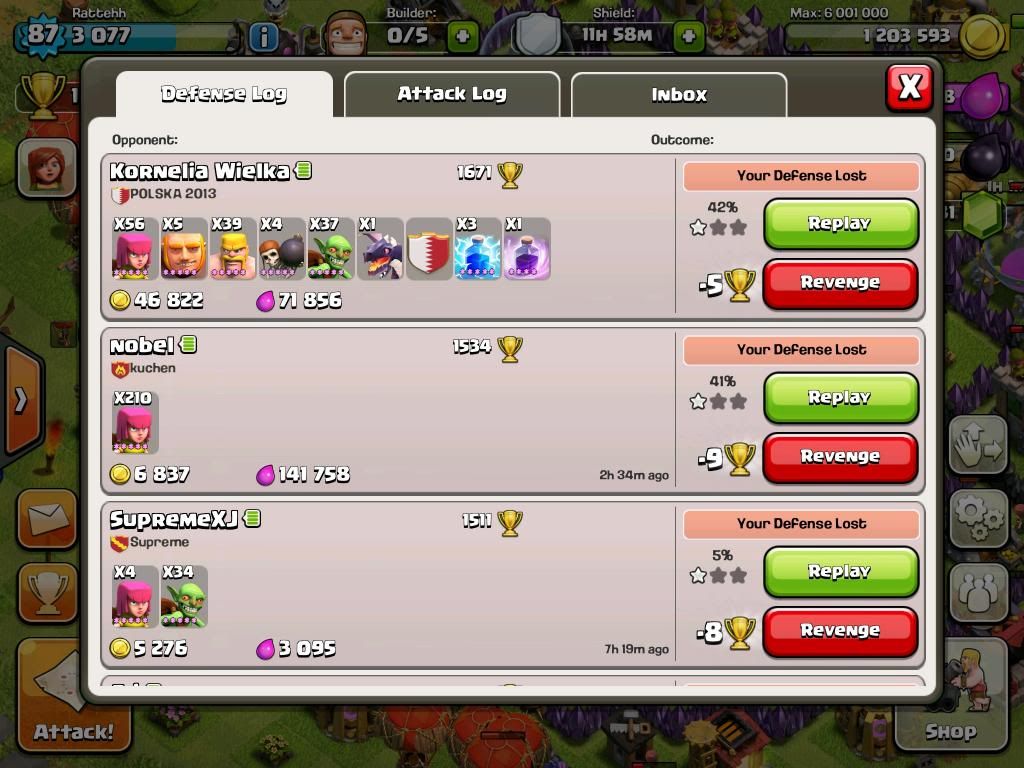Open the player info icon
The image size is (1024, 768).
click(263, 37)
